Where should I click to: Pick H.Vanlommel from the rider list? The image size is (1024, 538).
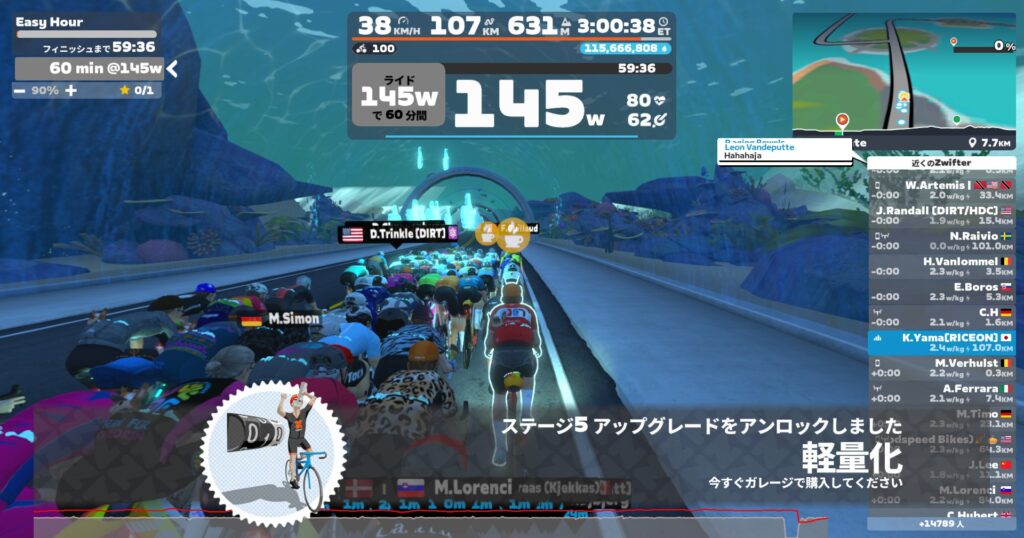point(941,266)
